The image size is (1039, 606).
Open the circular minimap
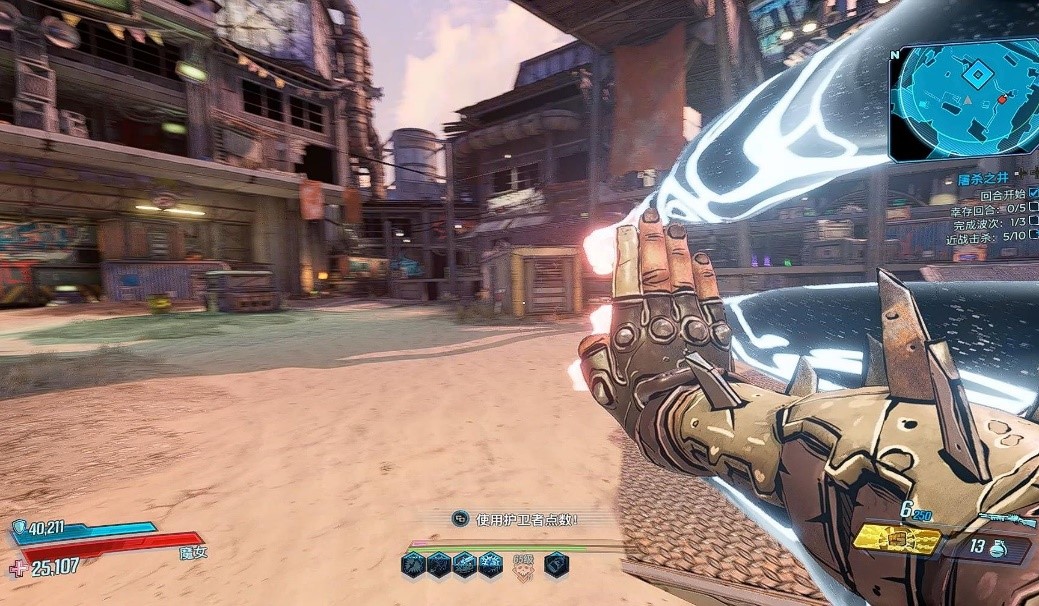click(x=961, y=100)
